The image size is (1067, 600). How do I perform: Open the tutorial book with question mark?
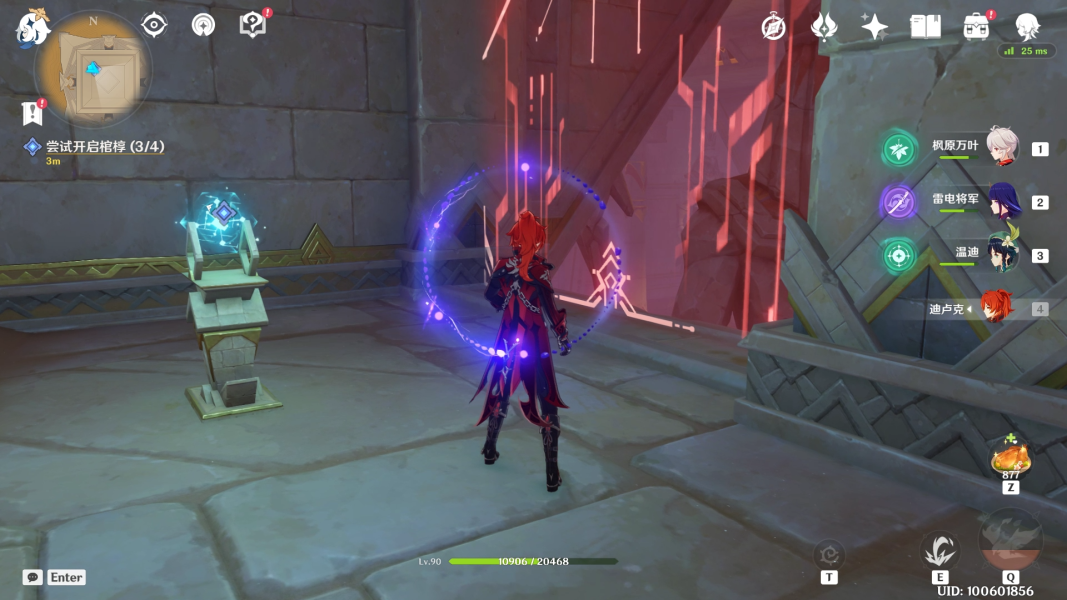point(253,24)
